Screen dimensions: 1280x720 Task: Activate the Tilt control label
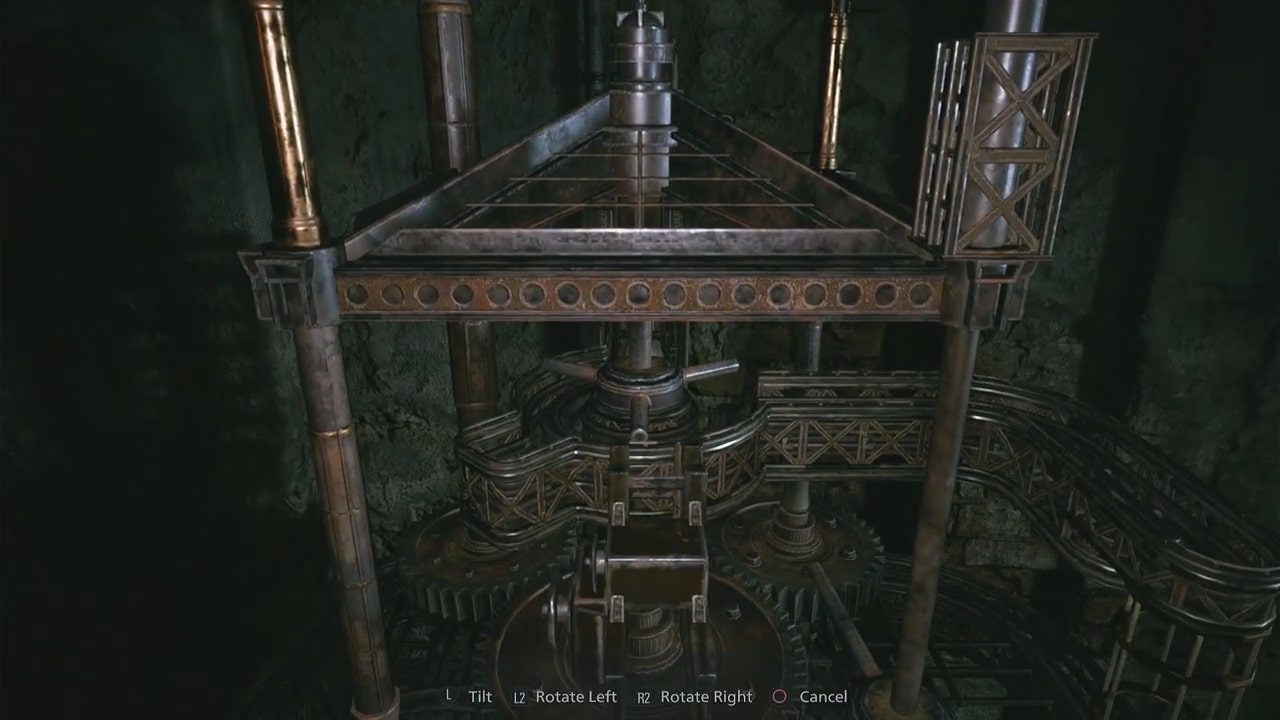coord(480,697)
